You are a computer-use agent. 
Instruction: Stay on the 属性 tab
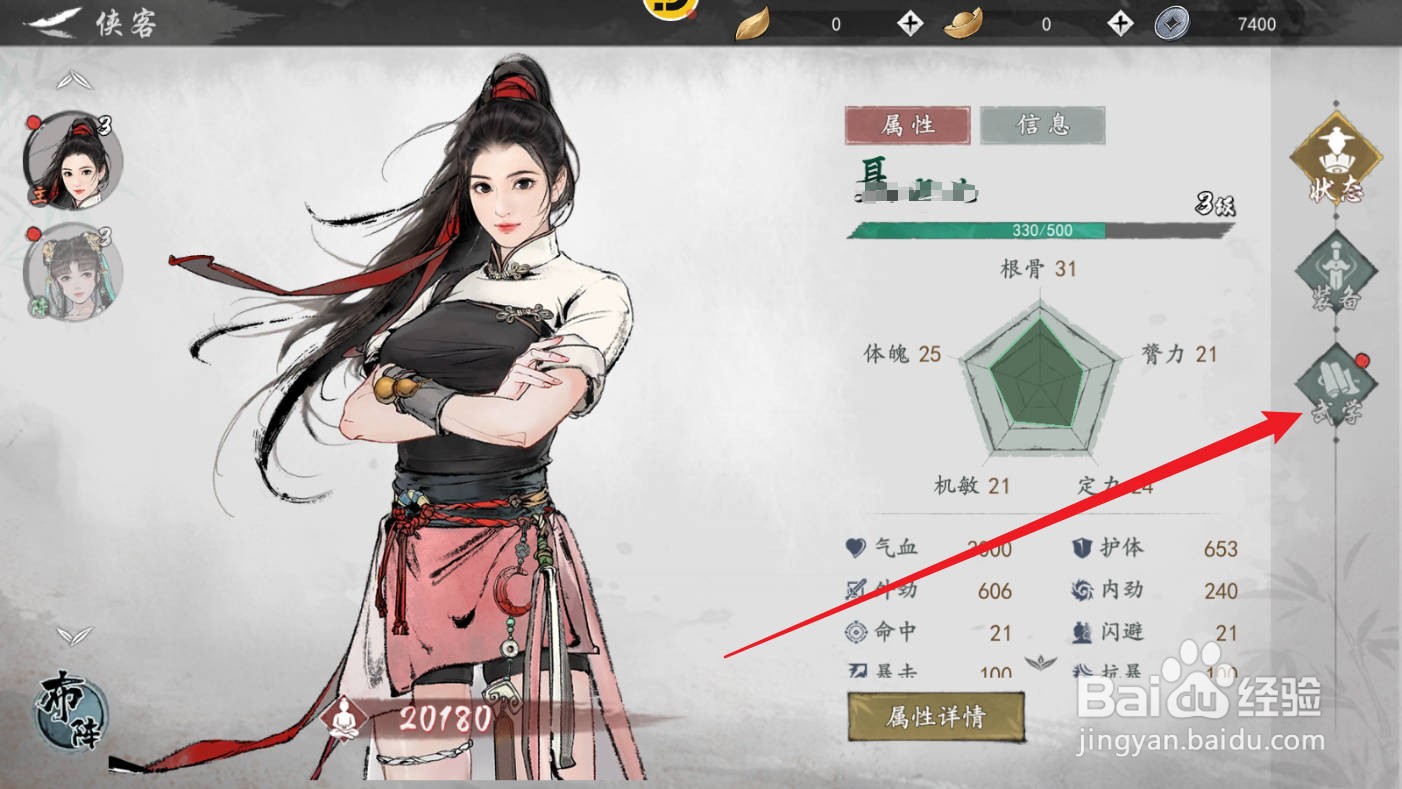(905, 123)
